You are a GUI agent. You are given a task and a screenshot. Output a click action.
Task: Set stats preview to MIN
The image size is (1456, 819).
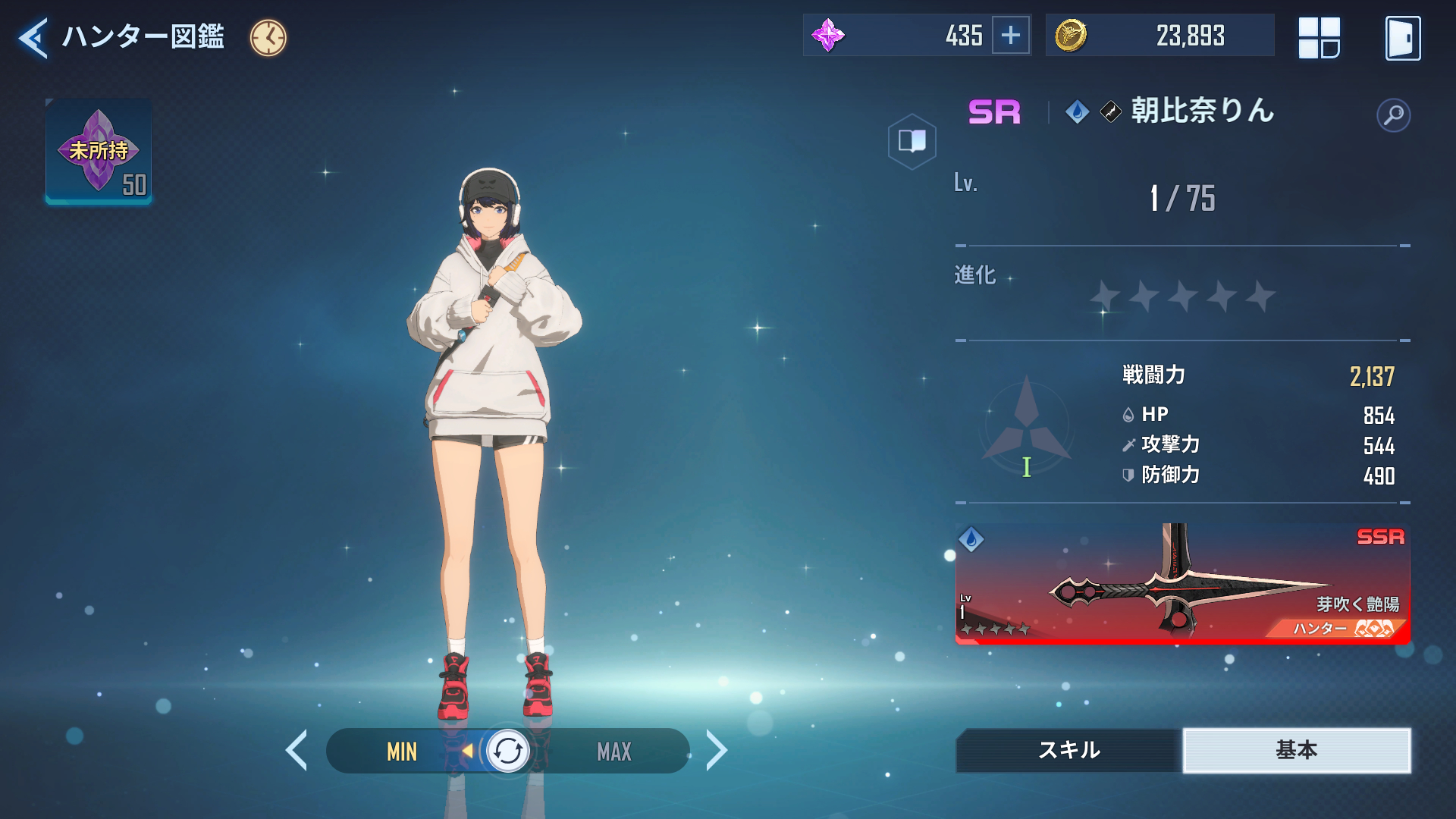[x=402, y=752]
